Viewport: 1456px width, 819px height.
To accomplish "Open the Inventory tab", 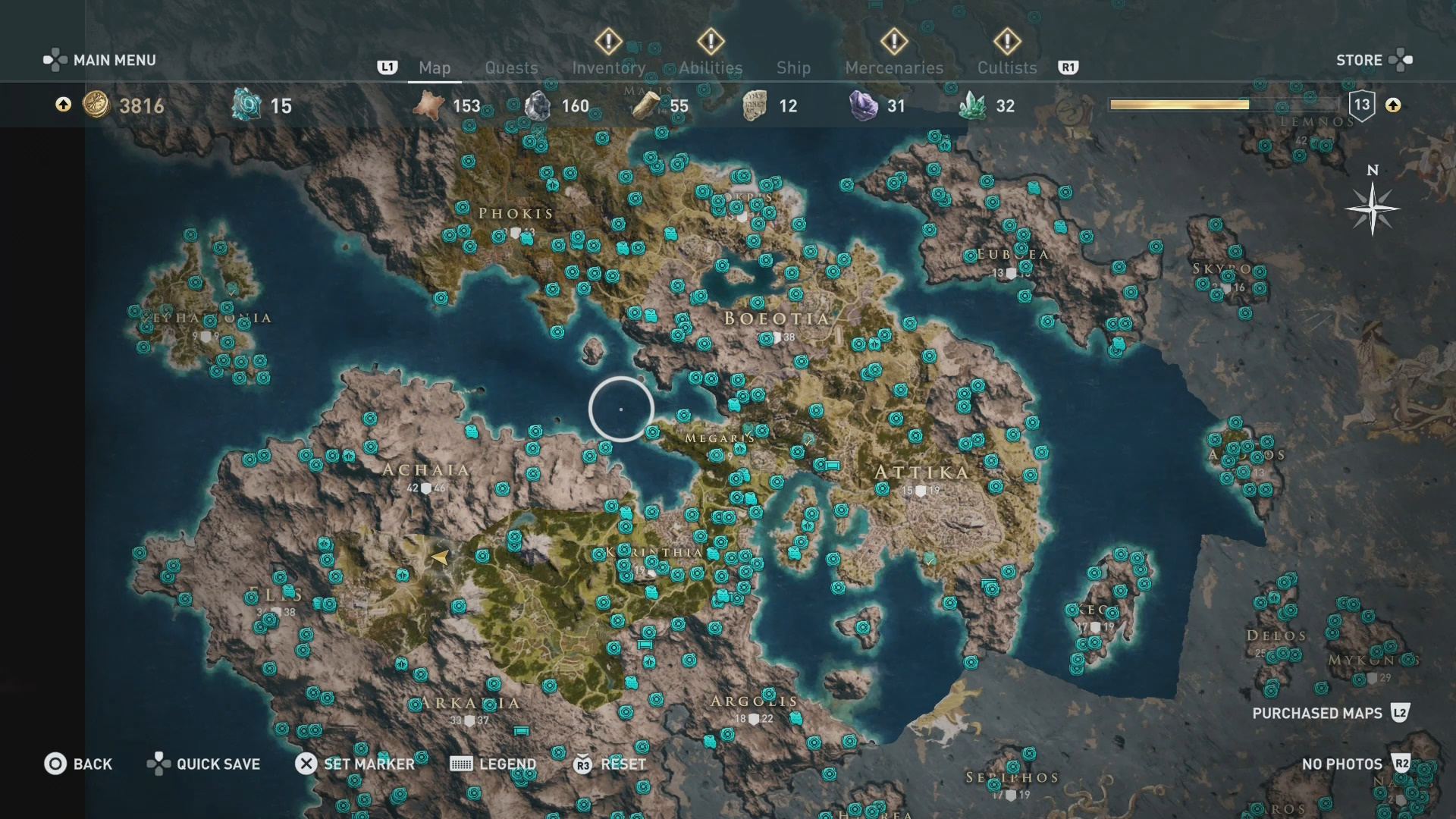I will 608,67.
